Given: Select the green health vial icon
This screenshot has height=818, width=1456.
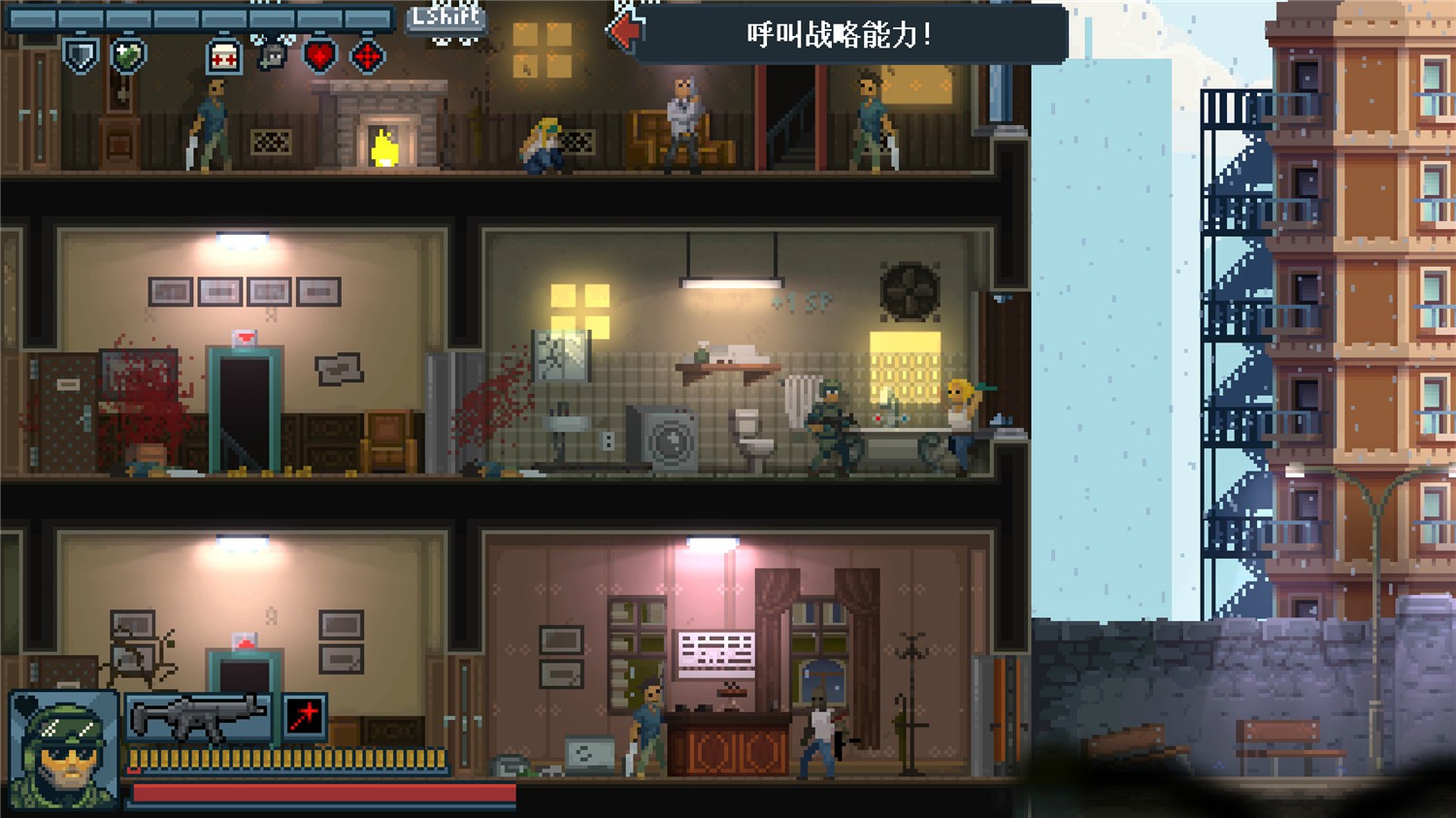Looking at the screenshot, I should click(x=129, y=55).
